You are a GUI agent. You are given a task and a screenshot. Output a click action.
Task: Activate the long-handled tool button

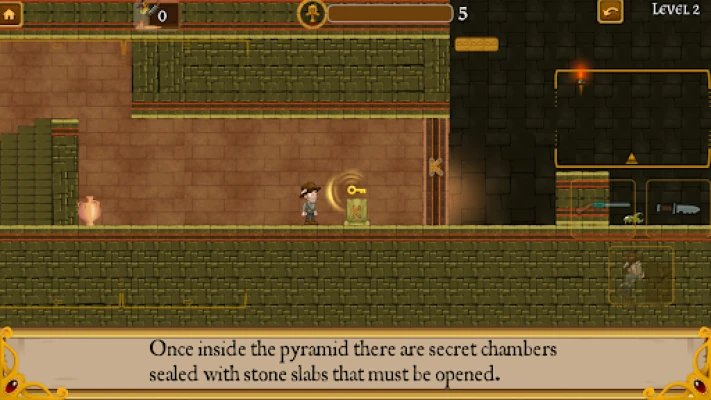coord(603,208)
